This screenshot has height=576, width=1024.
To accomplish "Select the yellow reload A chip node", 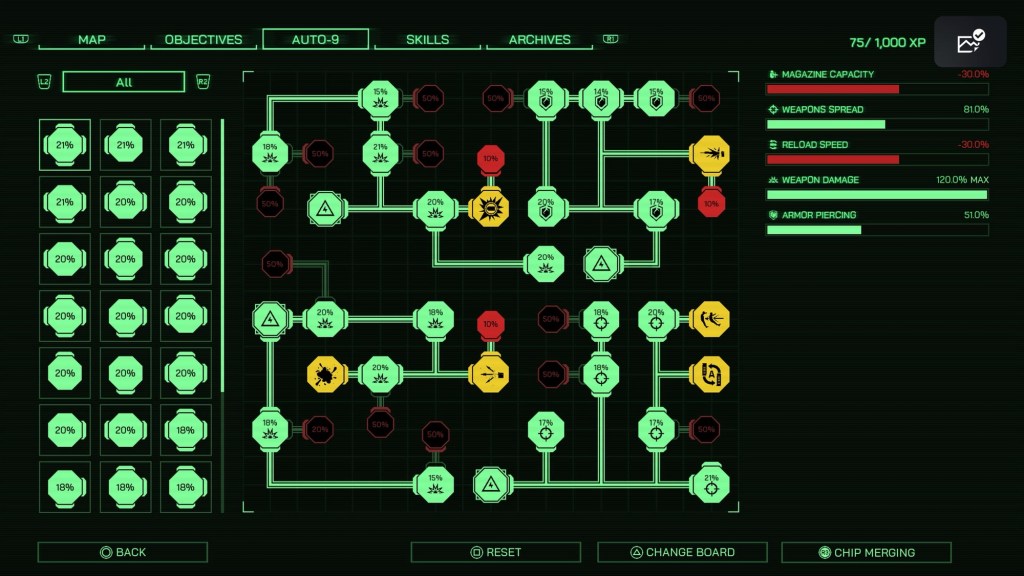I will click(x=710, y=374).
